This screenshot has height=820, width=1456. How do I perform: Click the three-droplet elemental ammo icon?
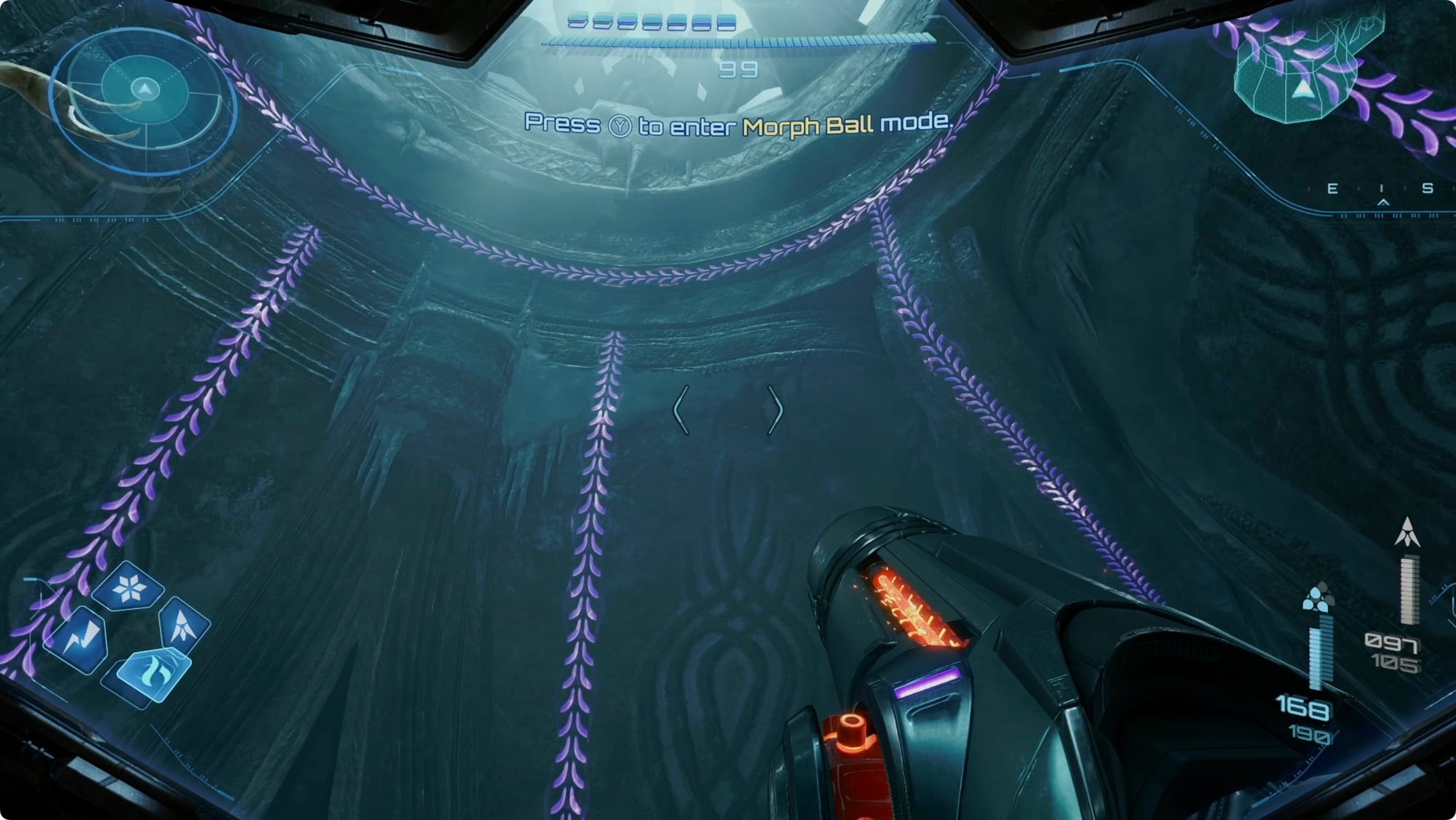[x=1318, y=598]
